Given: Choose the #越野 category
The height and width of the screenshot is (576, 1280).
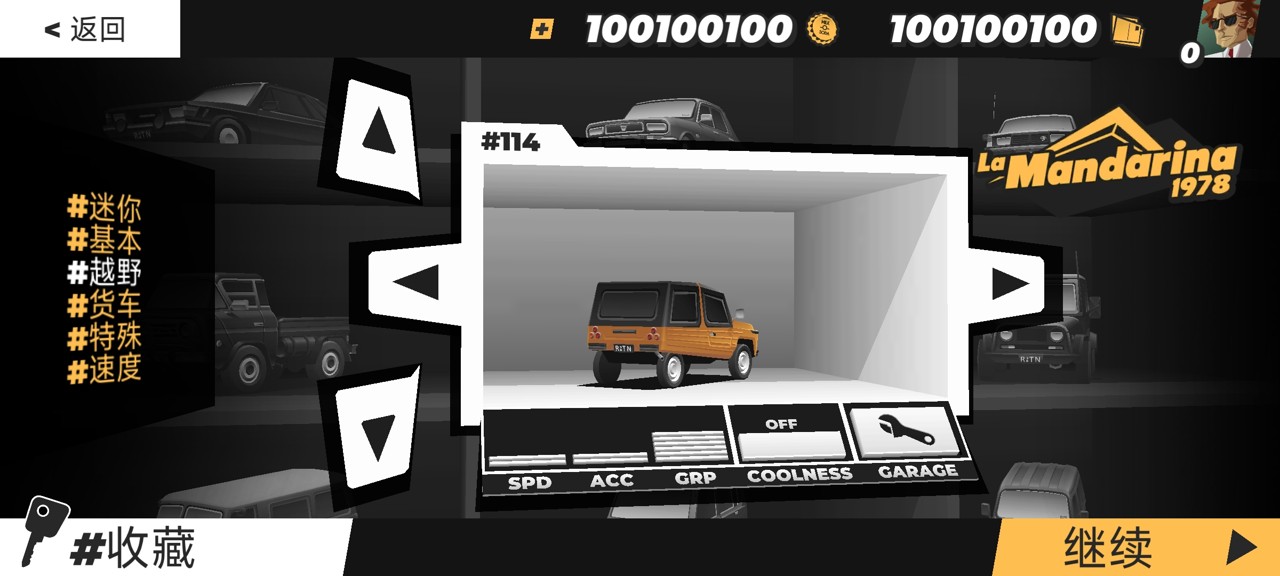Looking at the screenshot, I should pyautogui.click(x=104, y=272).
